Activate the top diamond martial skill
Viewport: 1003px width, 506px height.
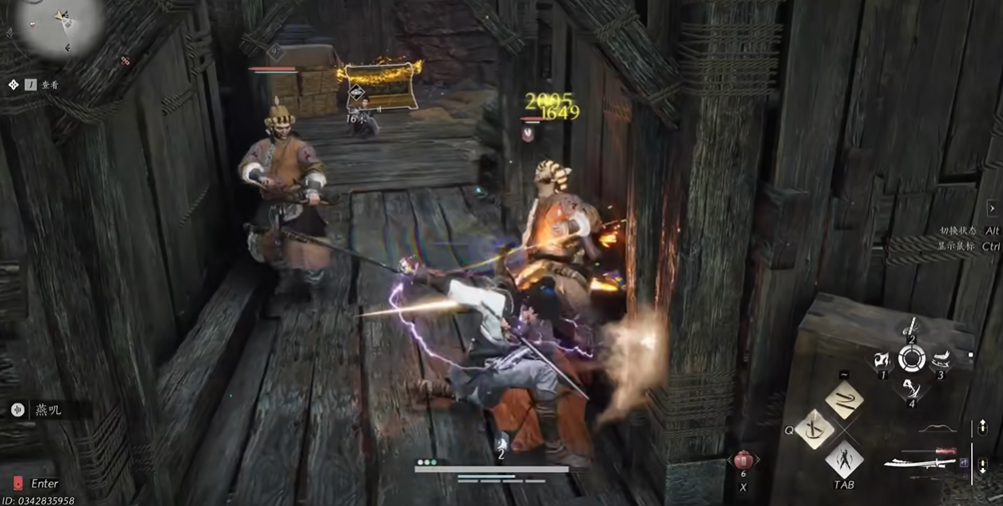click(845, 400)
